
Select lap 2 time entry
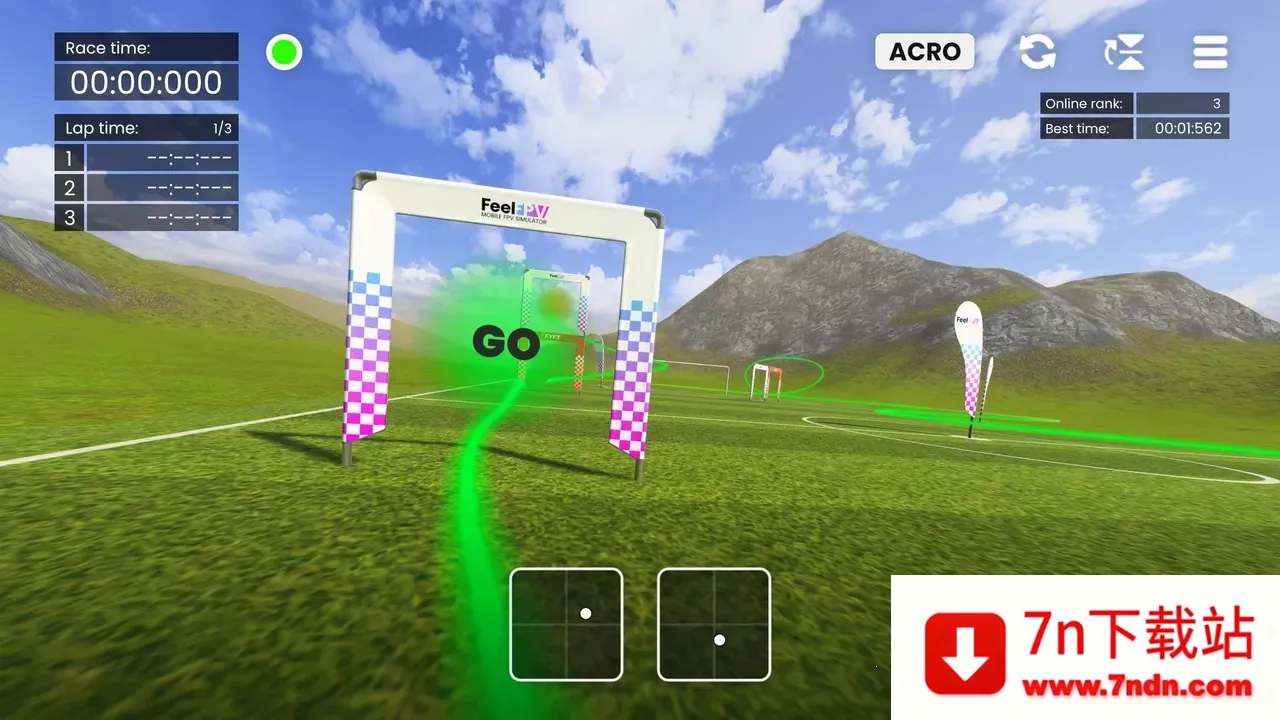[x=146, y=187]
